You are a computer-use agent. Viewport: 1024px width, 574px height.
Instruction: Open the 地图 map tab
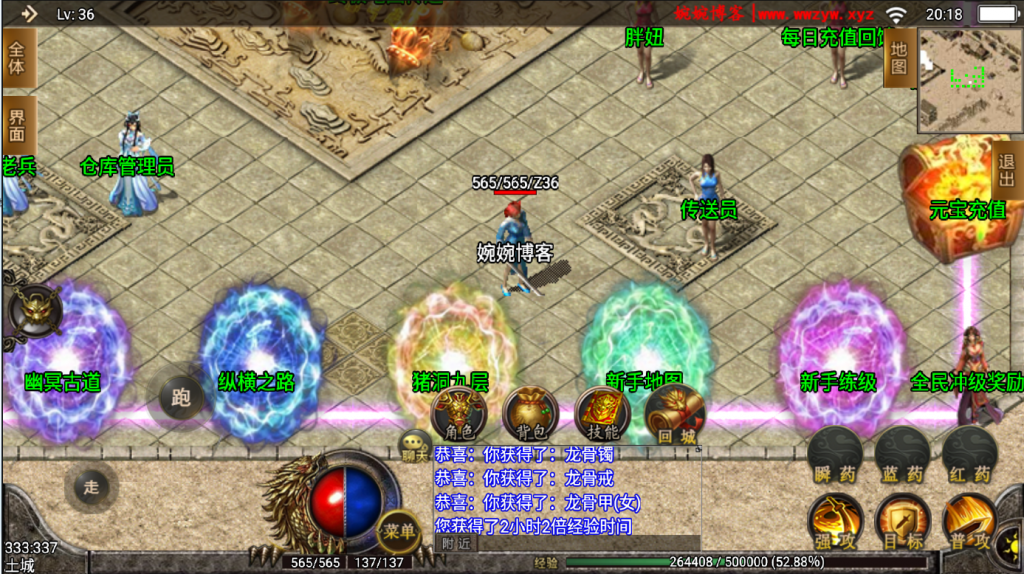(x=899, y=58)
